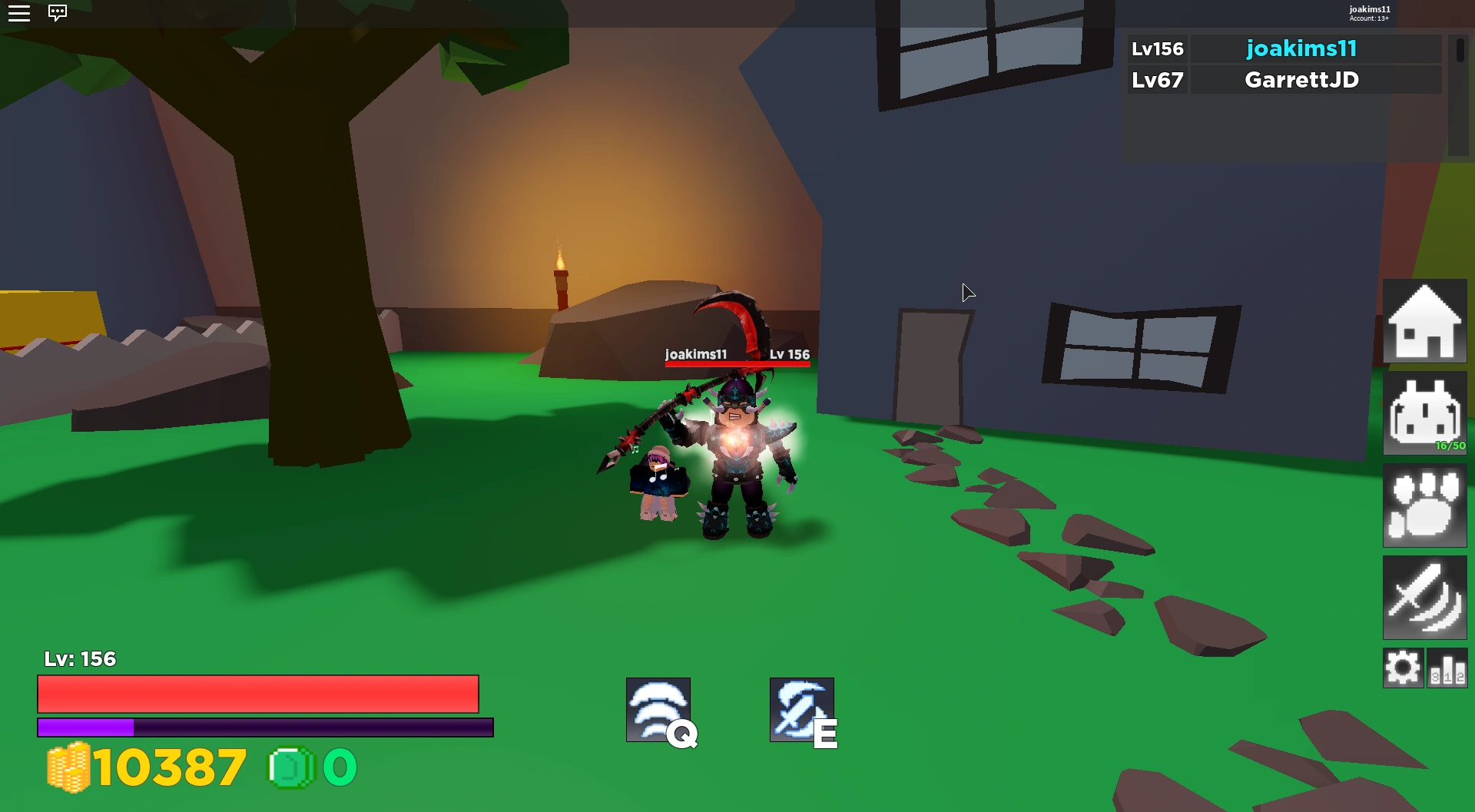This screenshot has height=812, width=1475.
Task: Open the settings gear icon
Action: click(1404, 667)
